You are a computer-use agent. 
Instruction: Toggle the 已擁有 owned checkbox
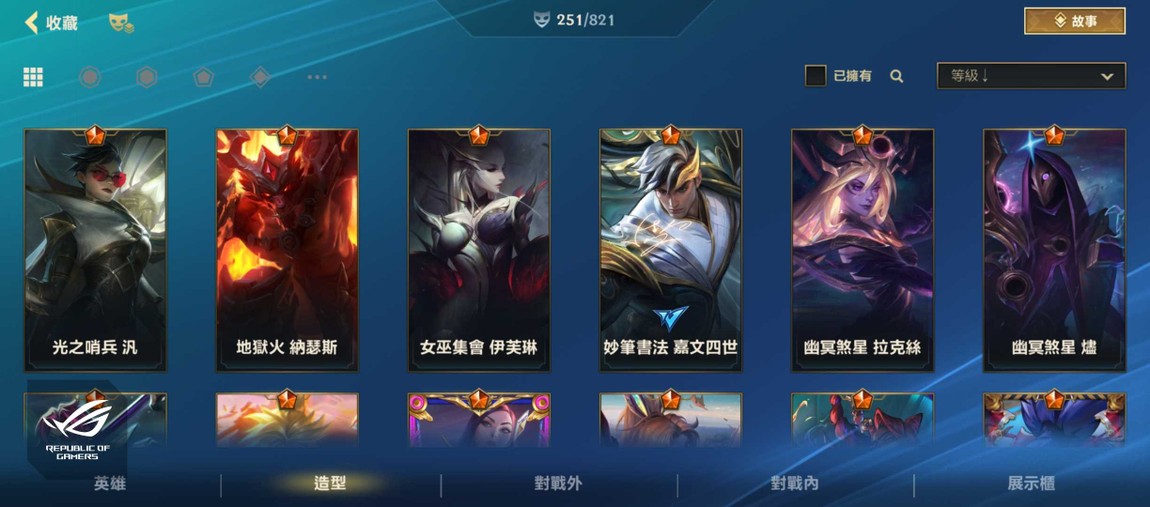coord(815,76)
